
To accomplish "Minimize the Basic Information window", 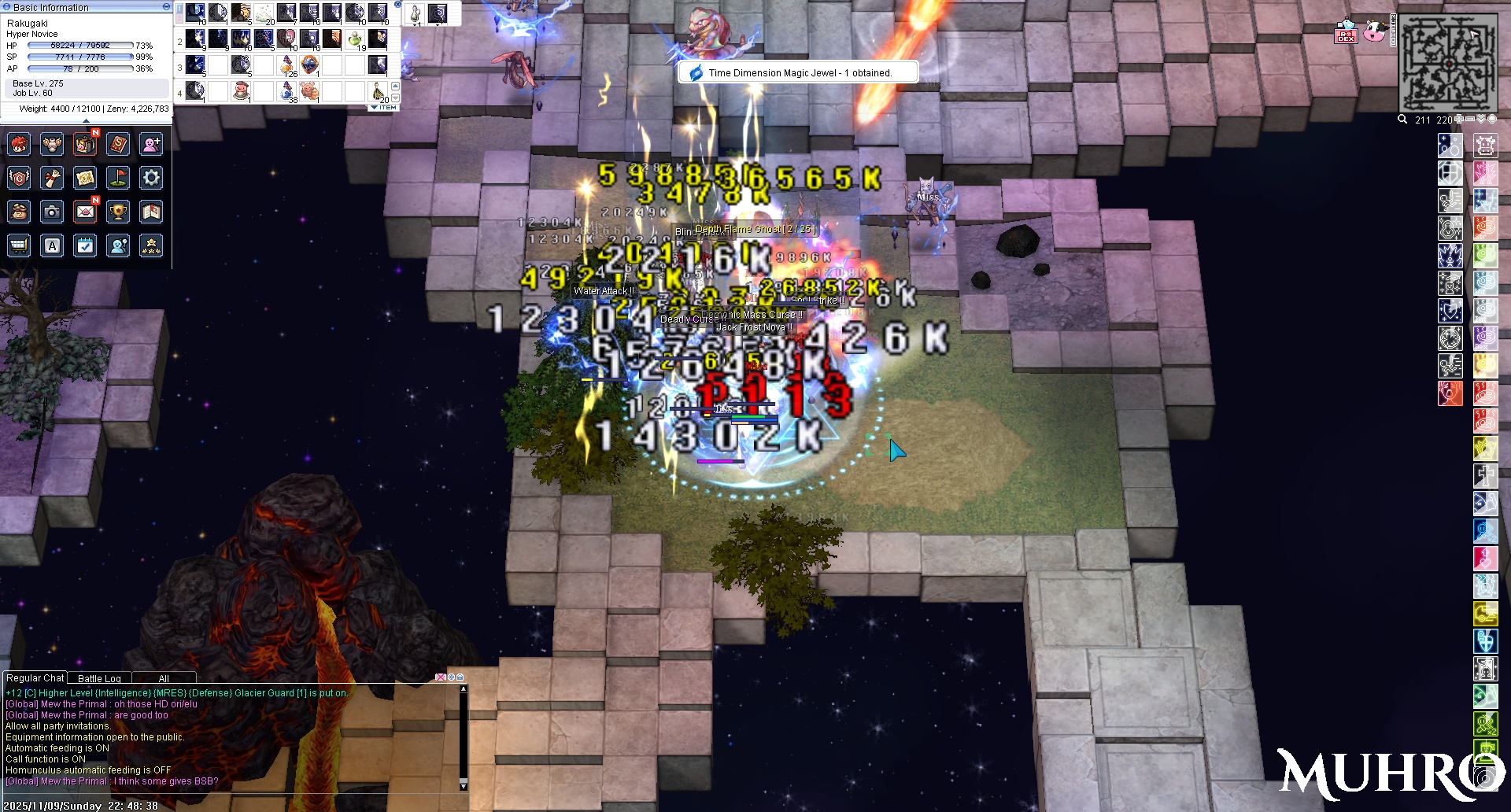I will [166, 6].
